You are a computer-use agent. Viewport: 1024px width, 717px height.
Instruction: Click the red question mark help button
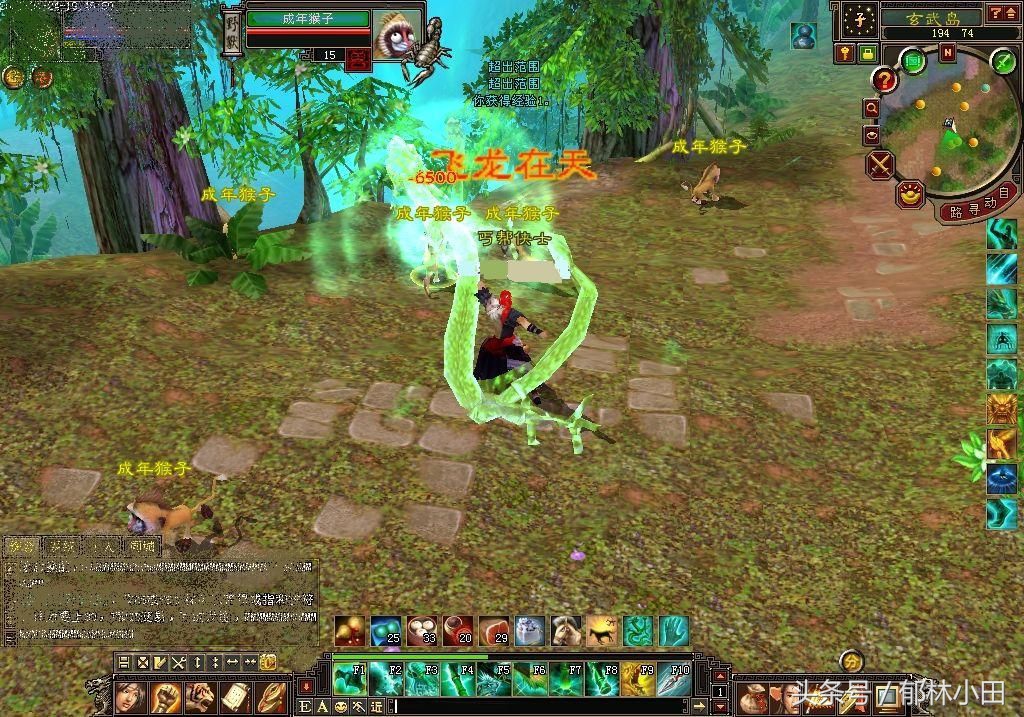point(884,79)
